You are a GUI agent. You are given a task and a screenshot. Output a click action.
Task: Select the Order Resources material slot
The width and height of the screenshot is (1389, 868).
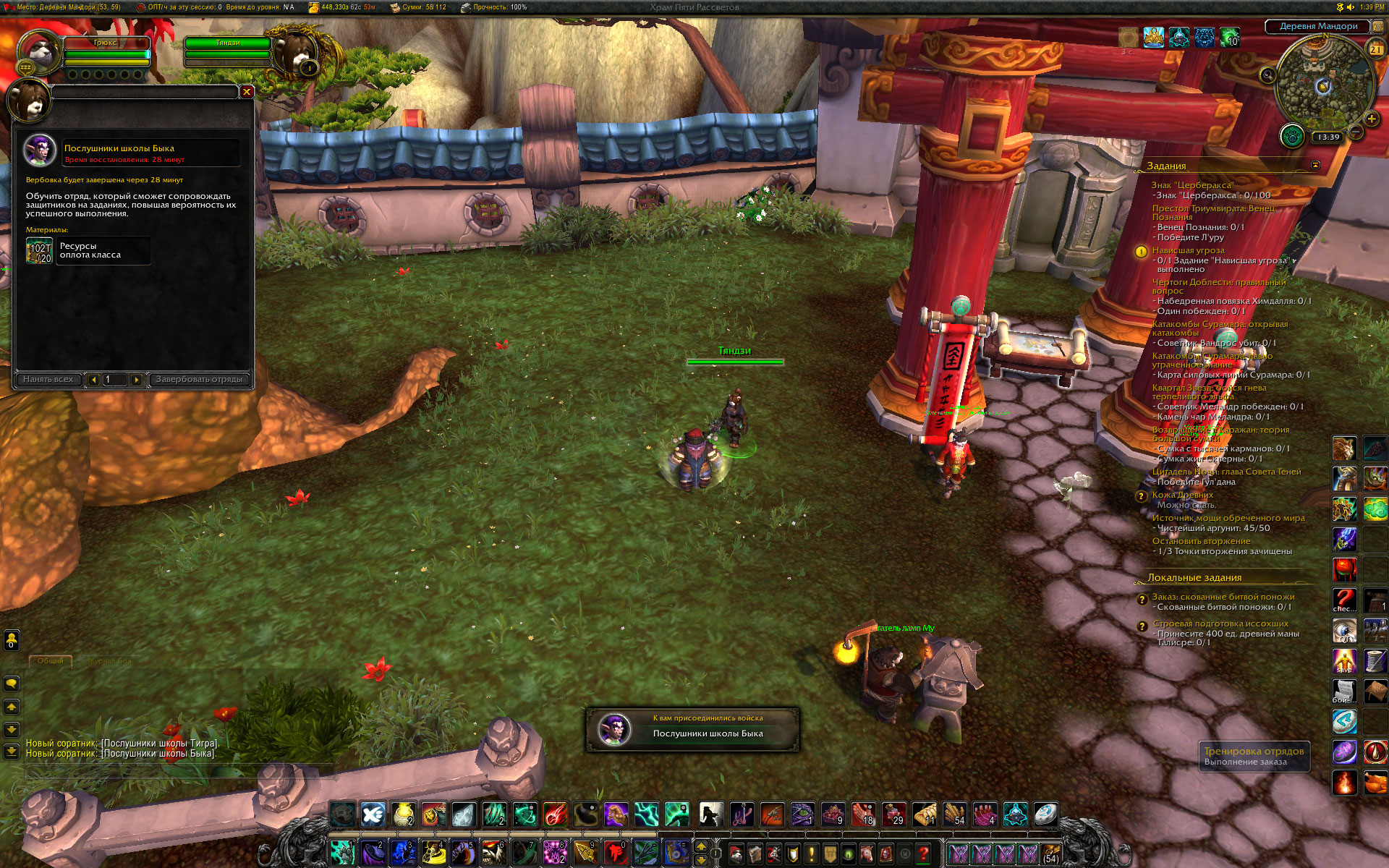40,251
